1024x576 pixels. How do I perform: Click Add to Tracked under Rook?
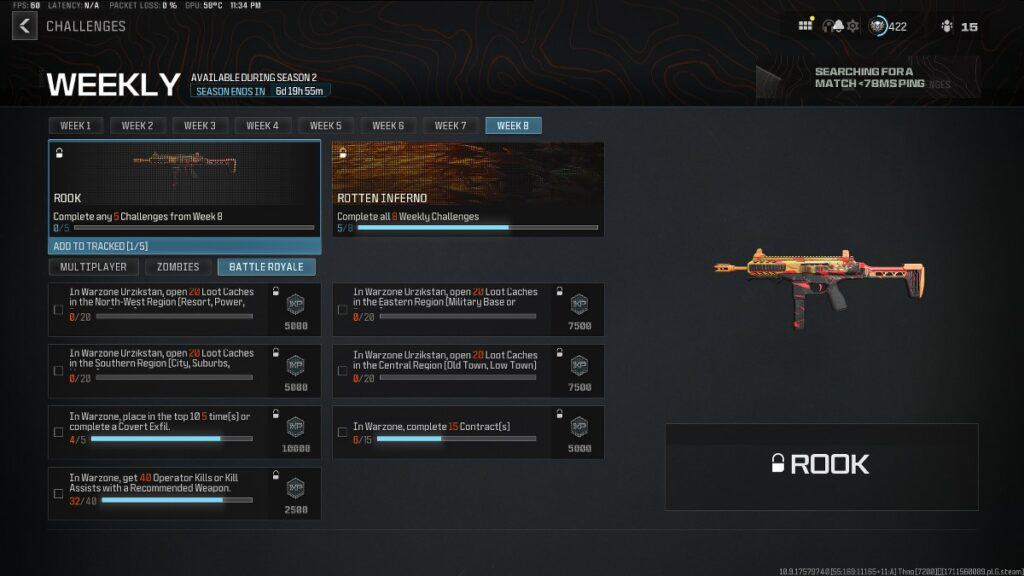[184, 246]
